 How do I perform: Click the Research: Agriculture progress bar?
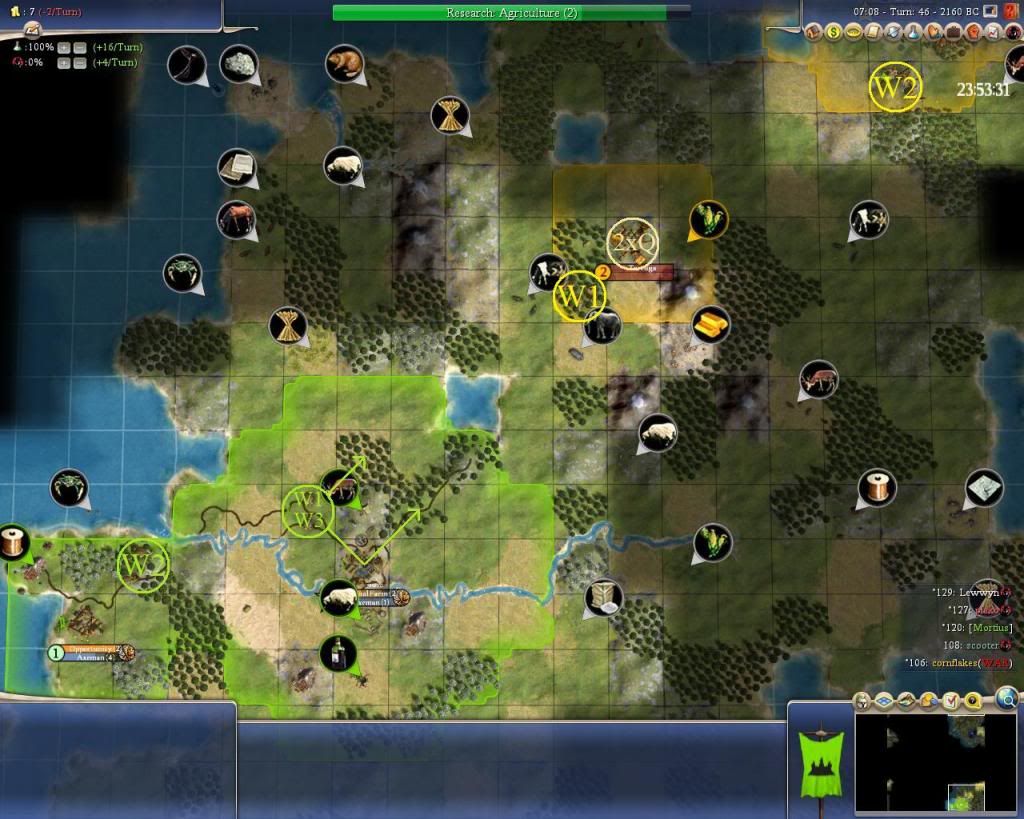[x=511, y=13]
